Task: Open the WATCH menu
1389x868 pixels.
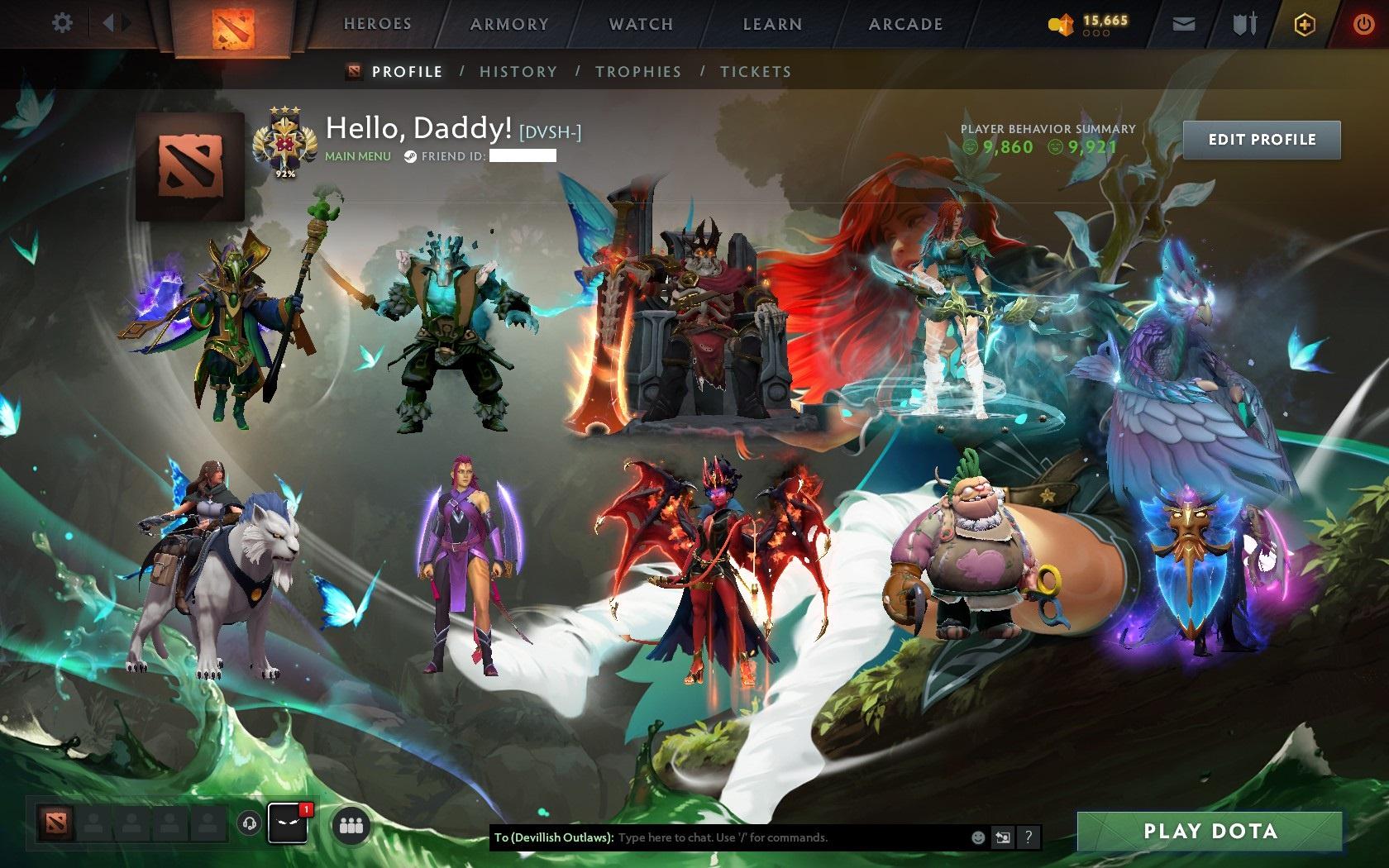Action: point(641,24)
